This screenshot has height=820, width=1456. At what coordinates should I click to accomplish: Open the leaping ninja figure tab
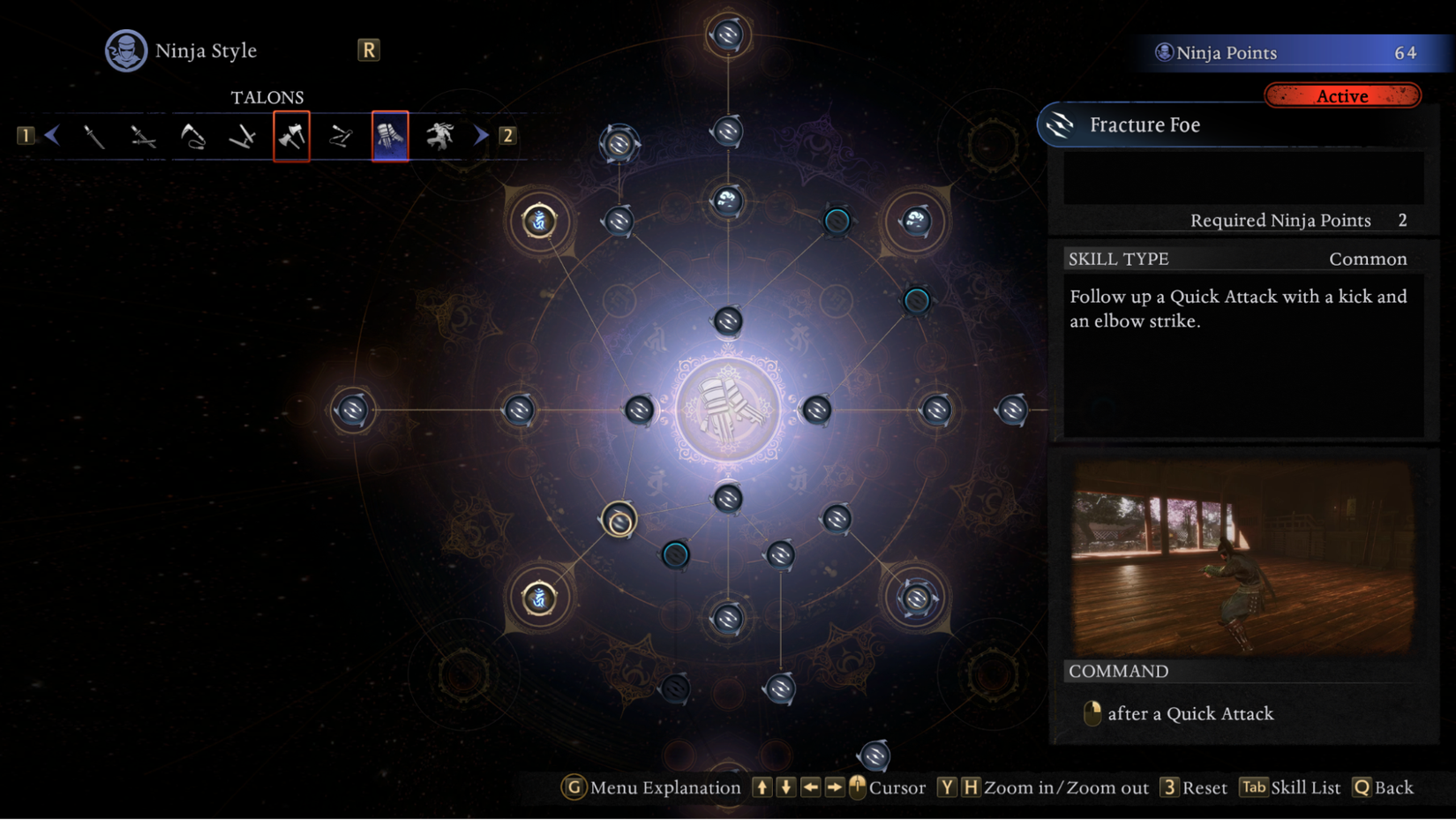click(439, 136)
